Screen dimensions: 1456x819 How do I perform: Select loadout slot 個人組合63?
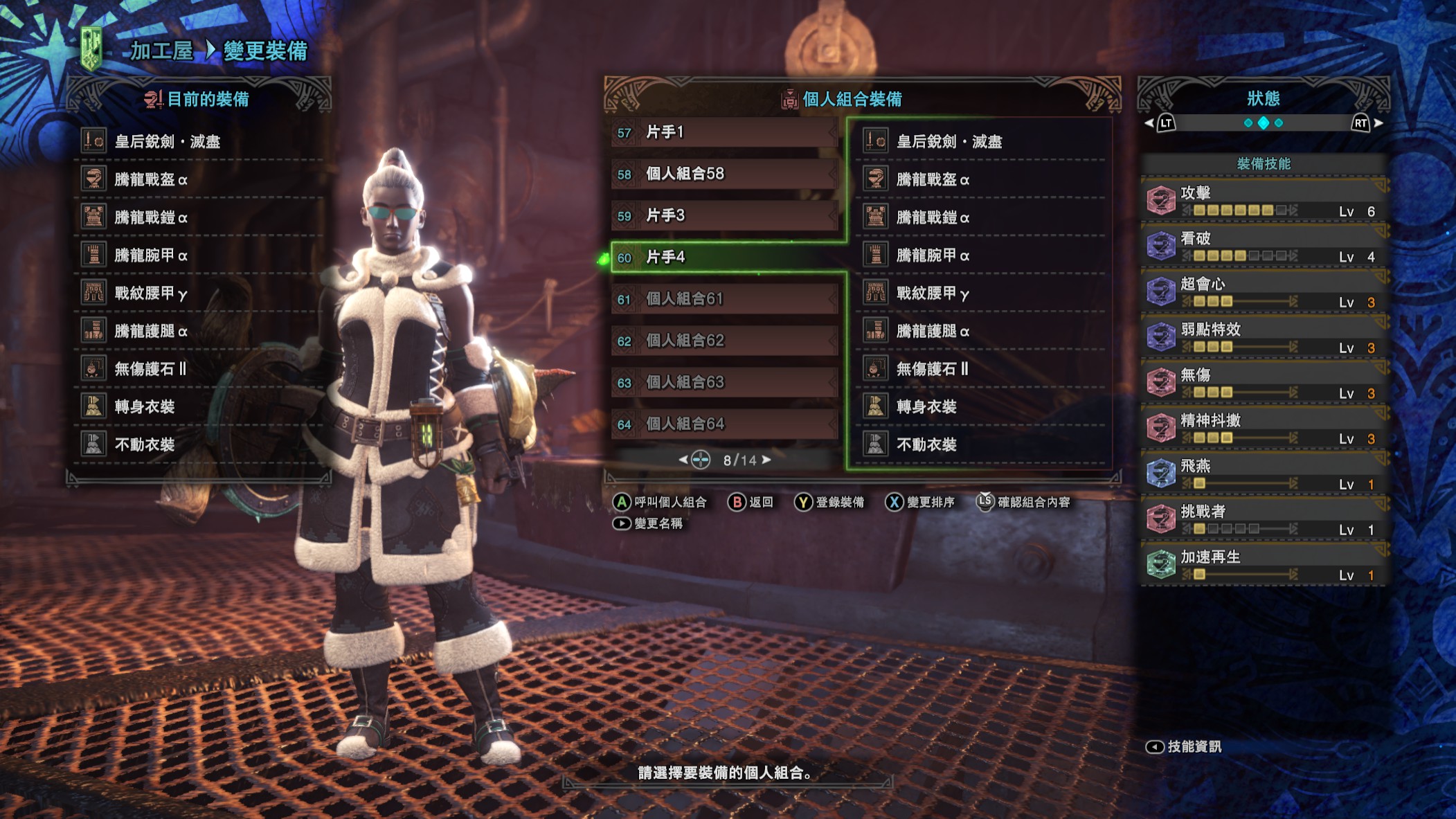click(723, 382)
